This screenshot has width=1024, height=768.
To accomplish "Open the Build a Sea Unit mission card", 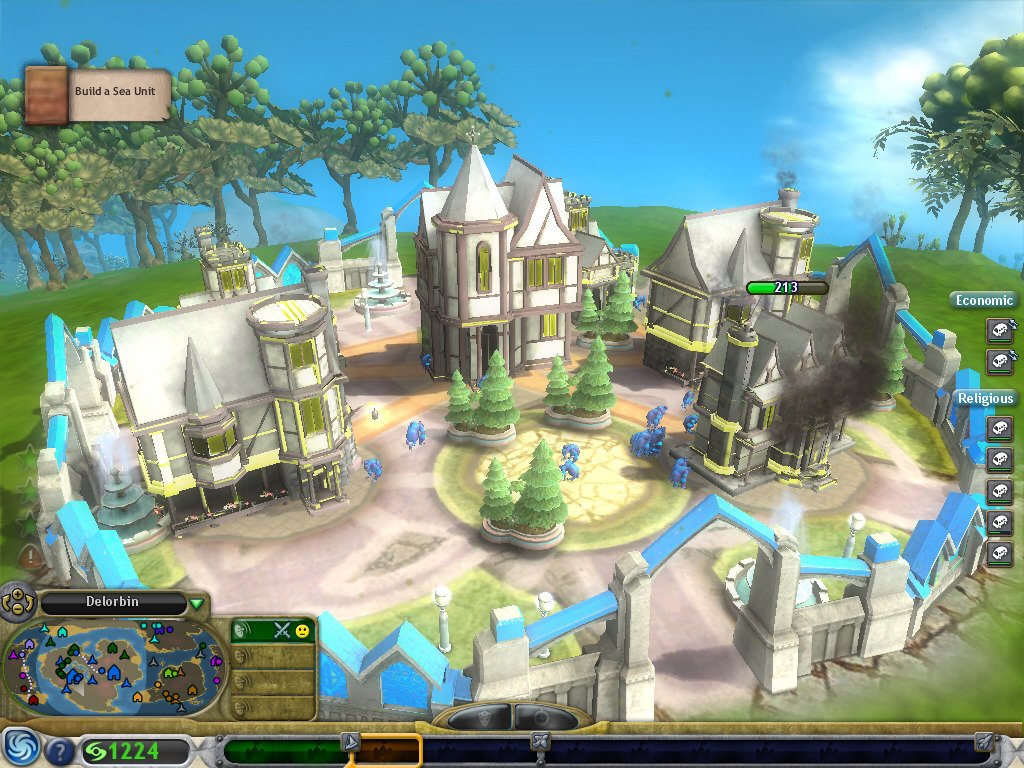I will click(x=98, y=94).
